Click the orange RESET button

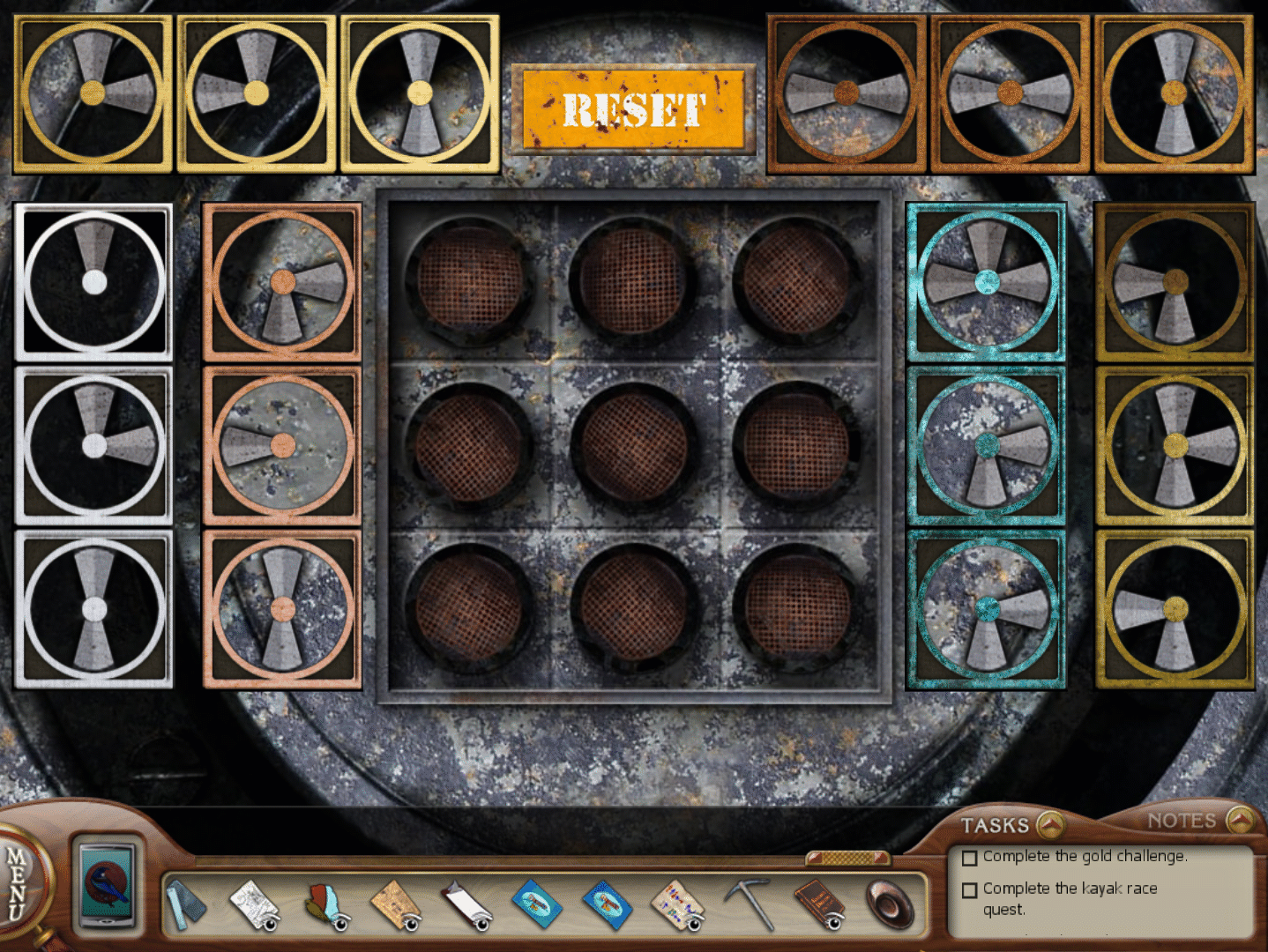[633, 109]
